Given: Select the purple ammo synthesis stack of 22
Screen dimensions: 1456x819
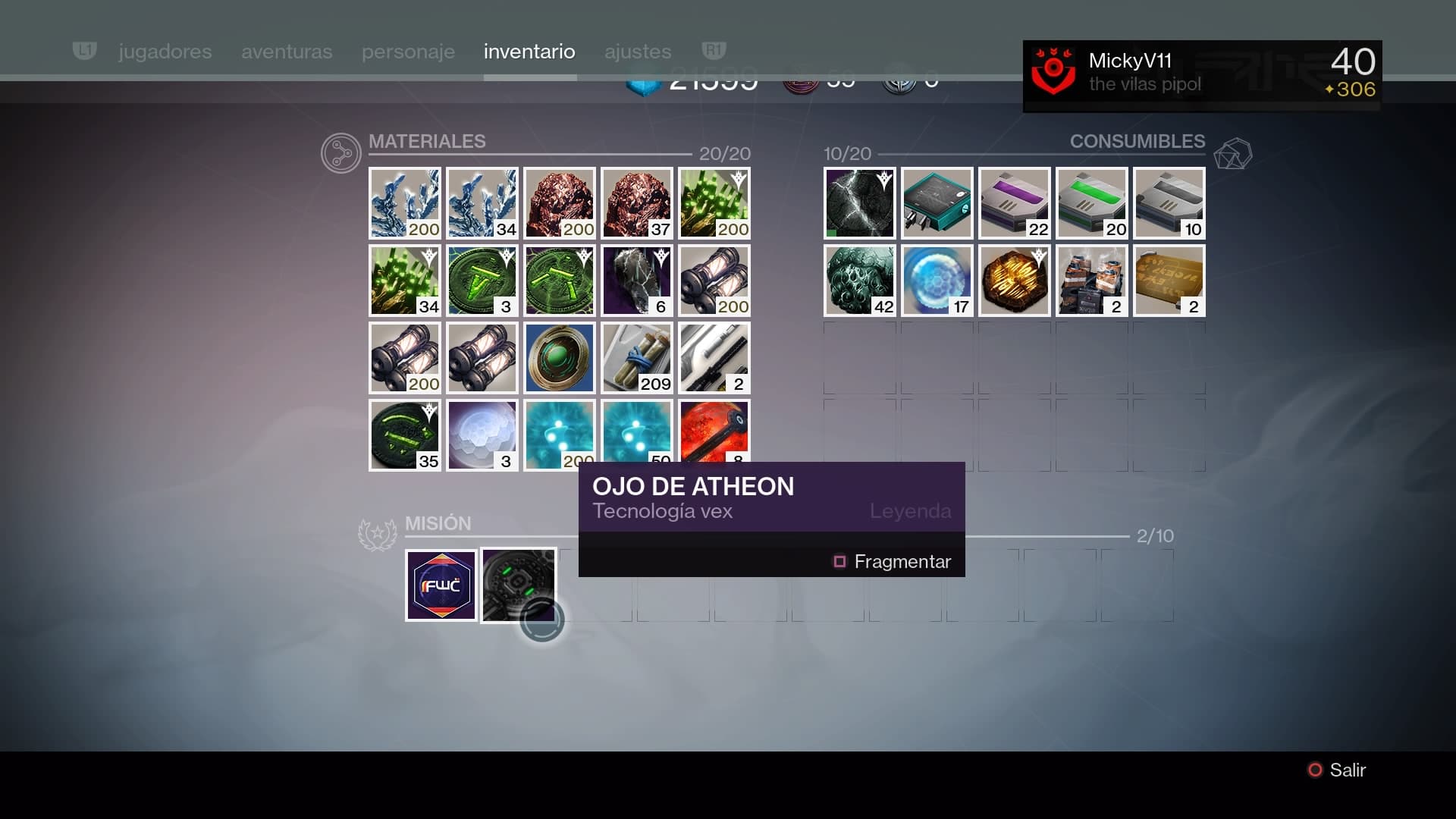Looking at the screenshot, I should [1015, 203].
